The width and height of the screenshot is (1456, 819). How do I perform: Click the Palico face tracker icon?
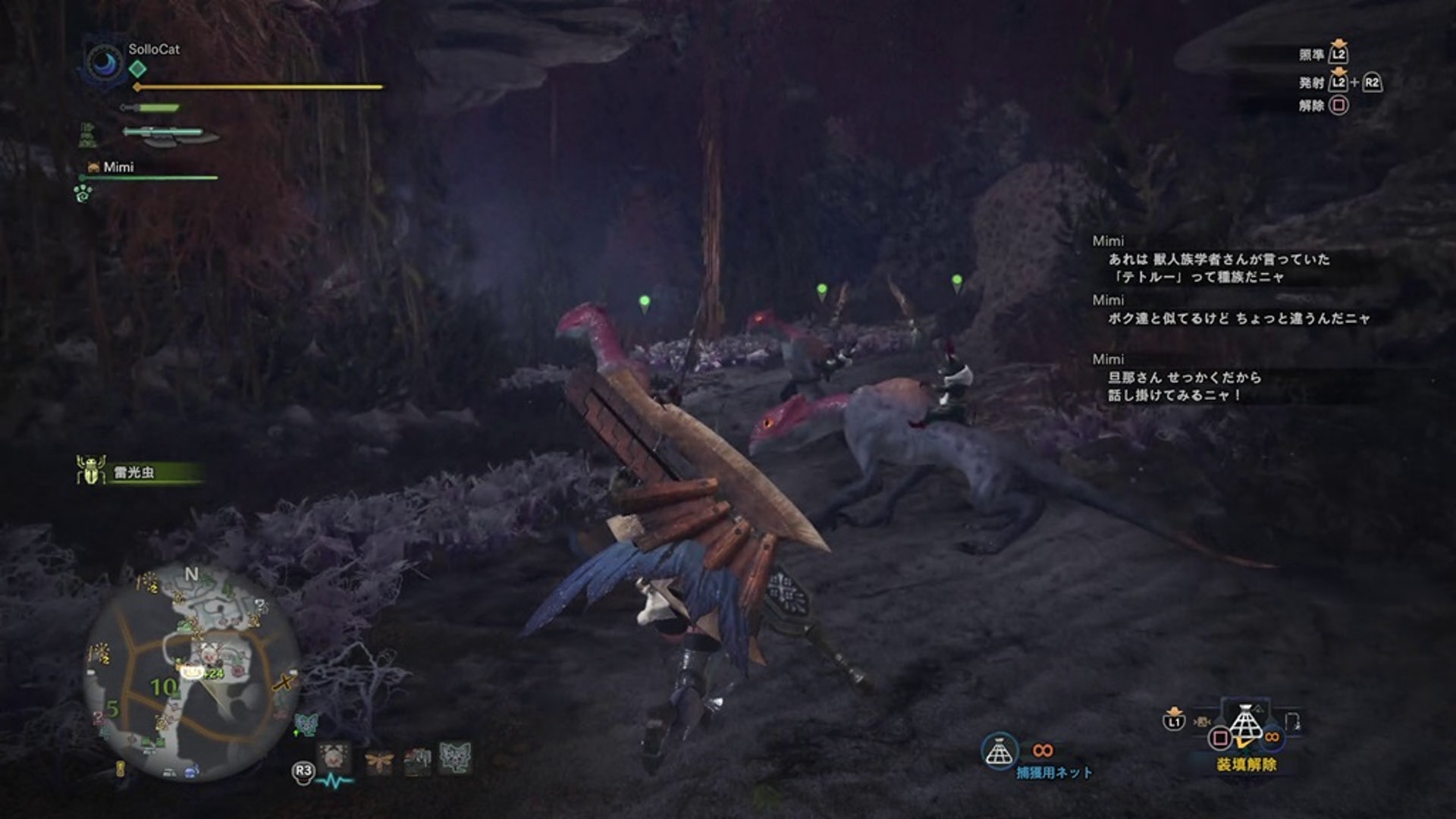[334, 758]
